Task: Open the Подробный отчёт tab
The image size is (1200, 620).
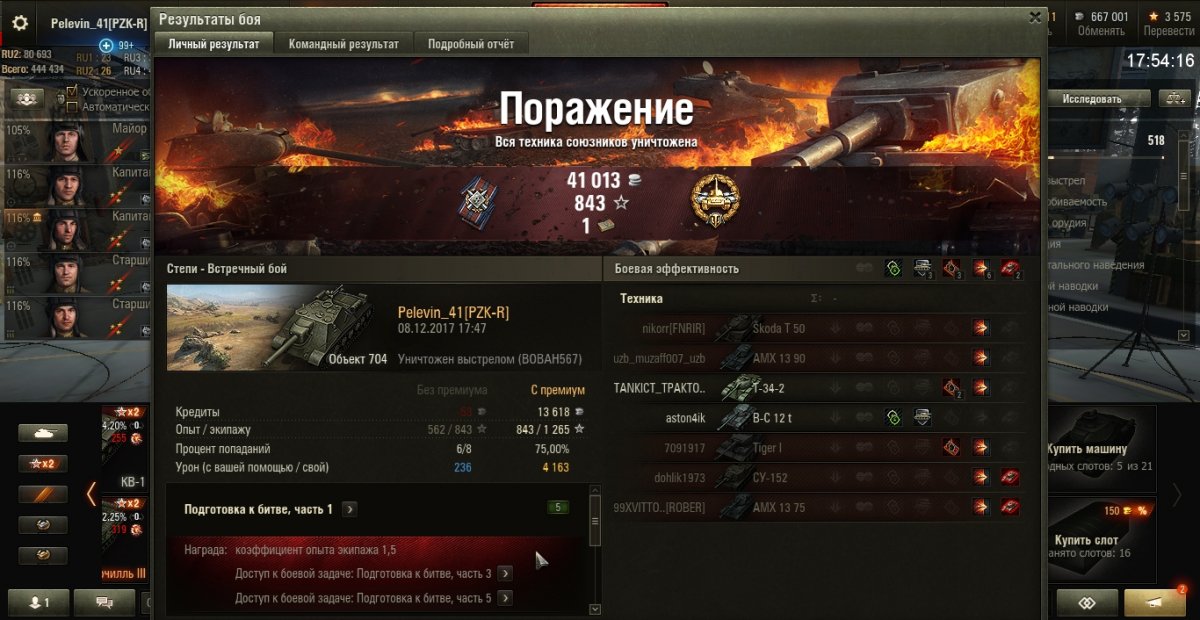Action: 471,44
